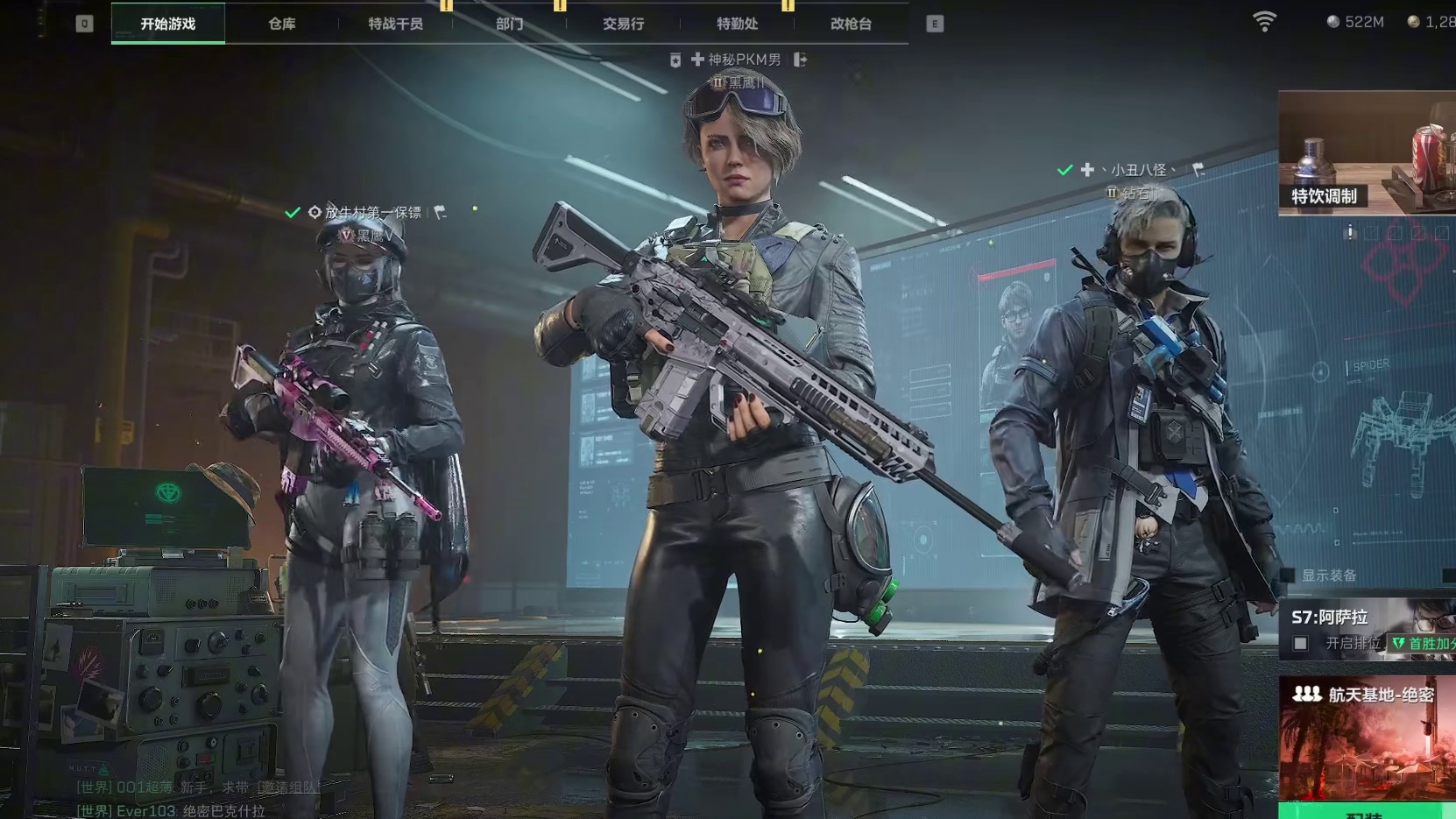
Task: Go to the 部门 tab
Action: pos(509,24)
